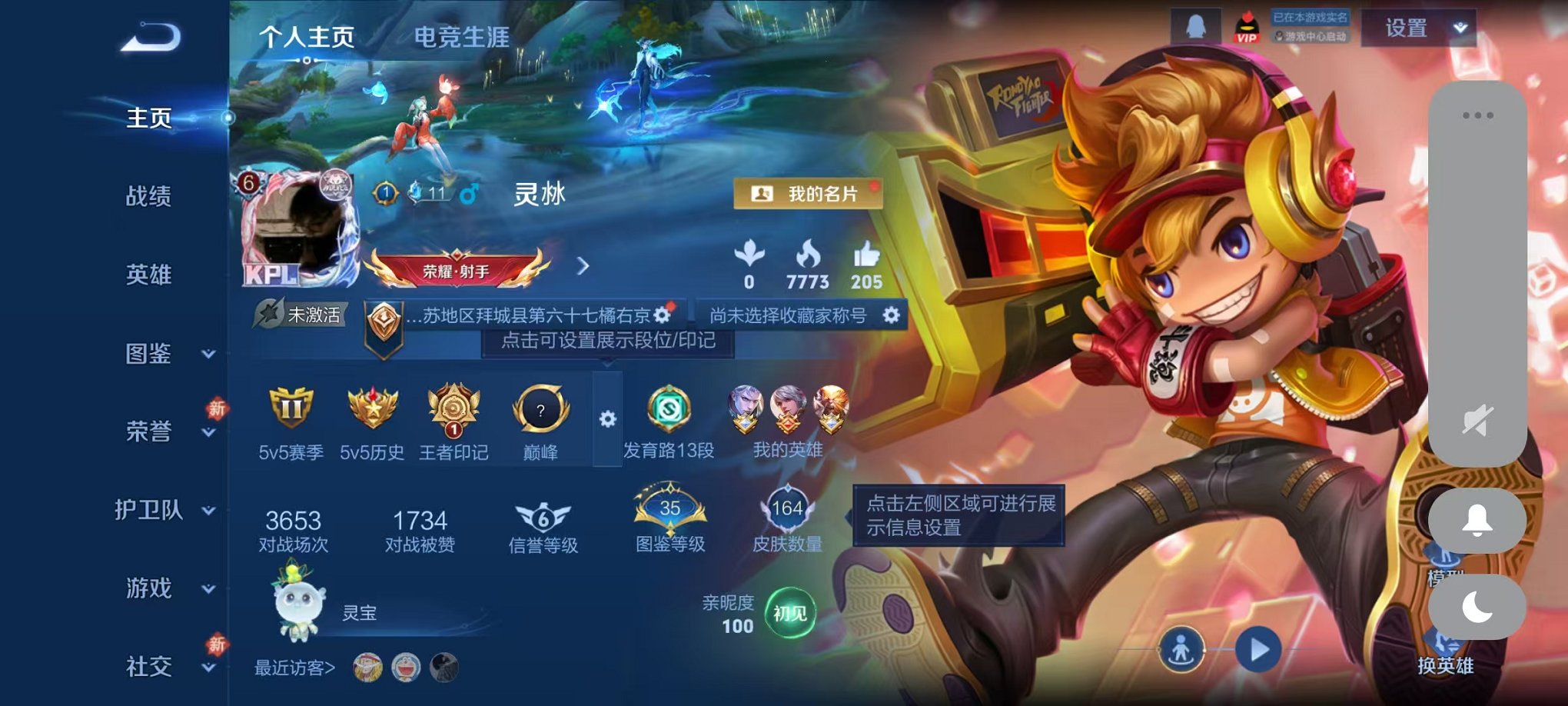
Task: Expand the 社交 sidebar section
Action: 151,664
